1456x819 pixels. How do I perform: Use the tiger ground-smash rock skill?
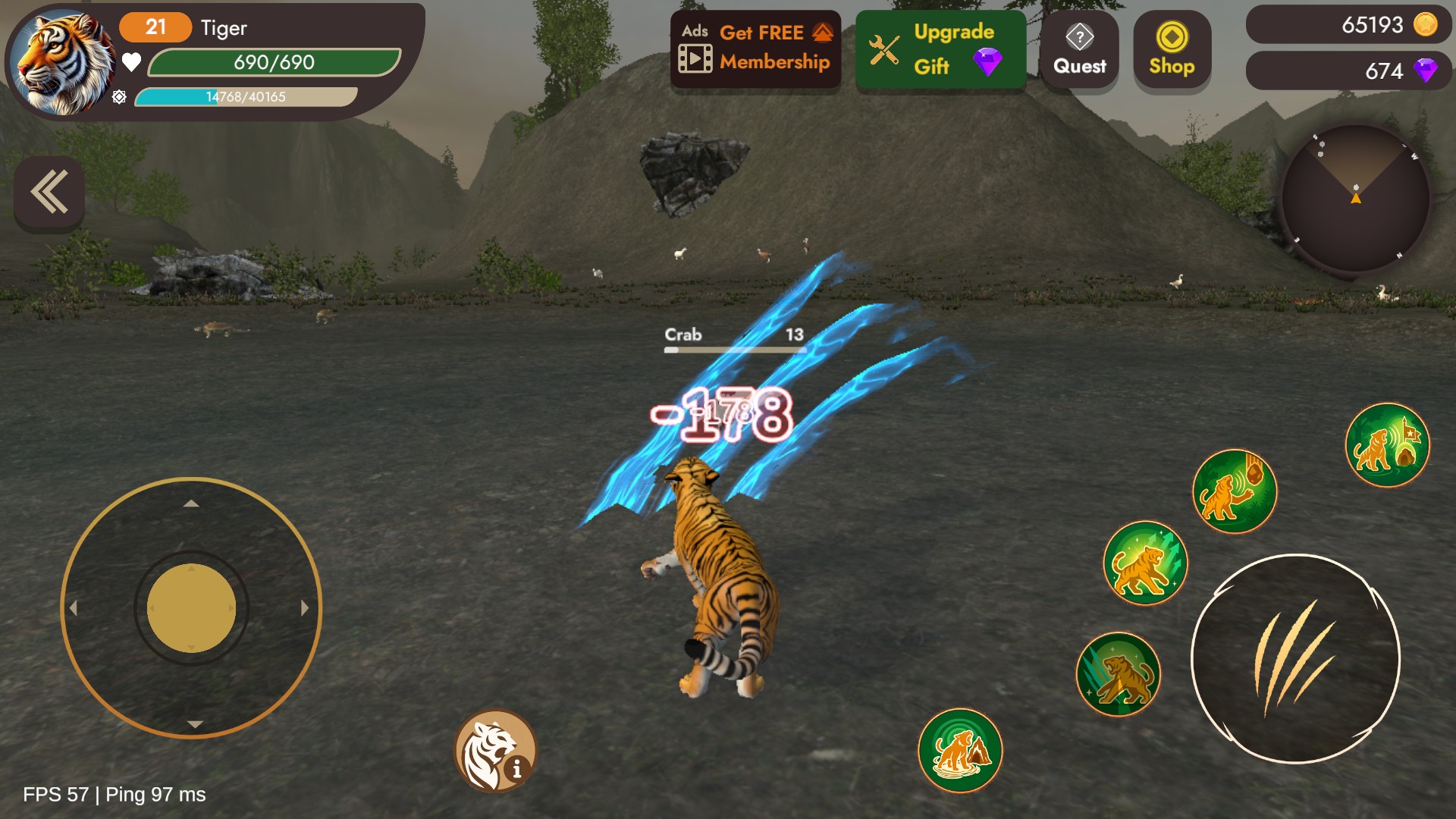click(960, 750)
